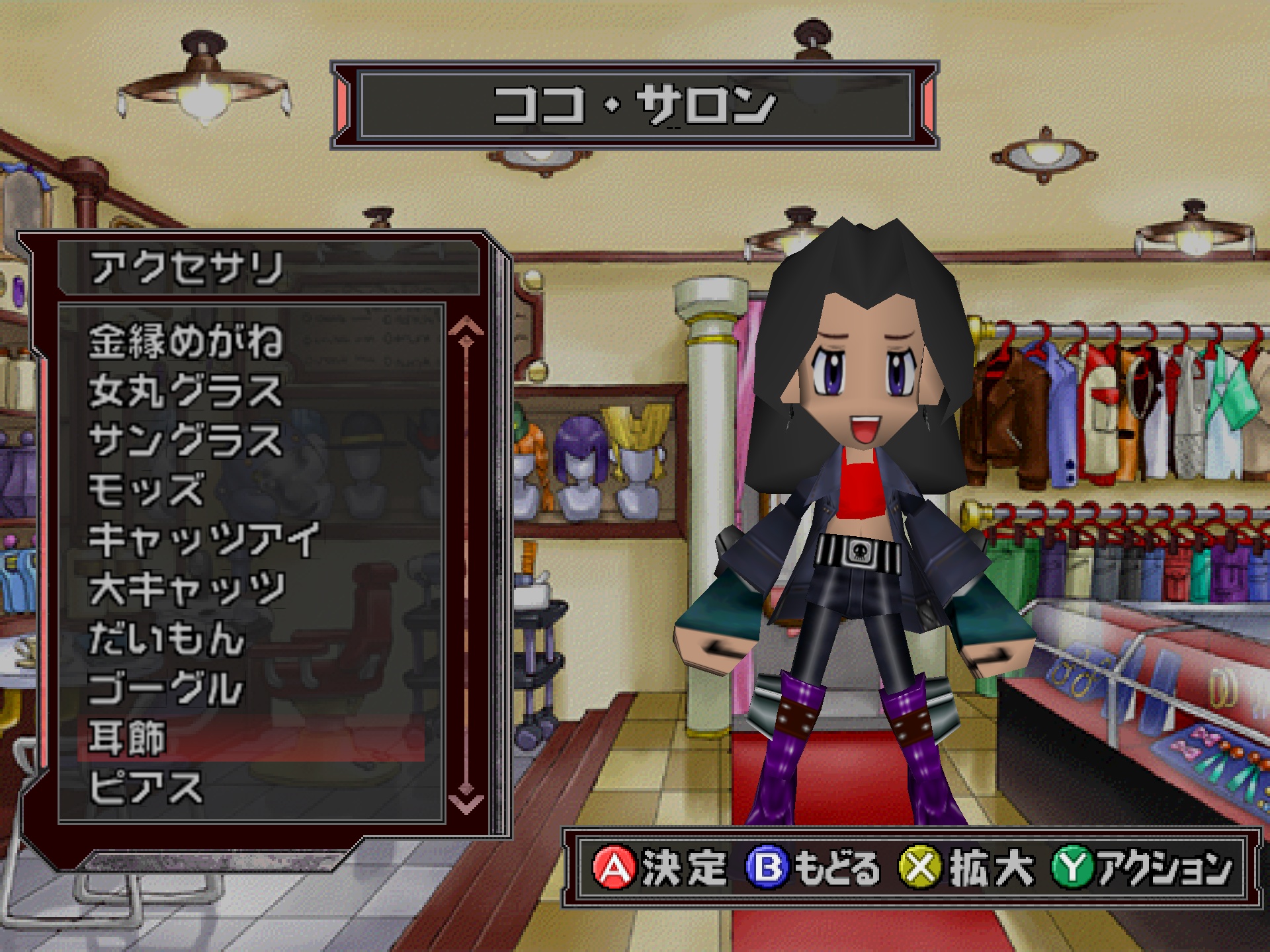Choose the ゴーグル accessory

[x=167, y=689]
